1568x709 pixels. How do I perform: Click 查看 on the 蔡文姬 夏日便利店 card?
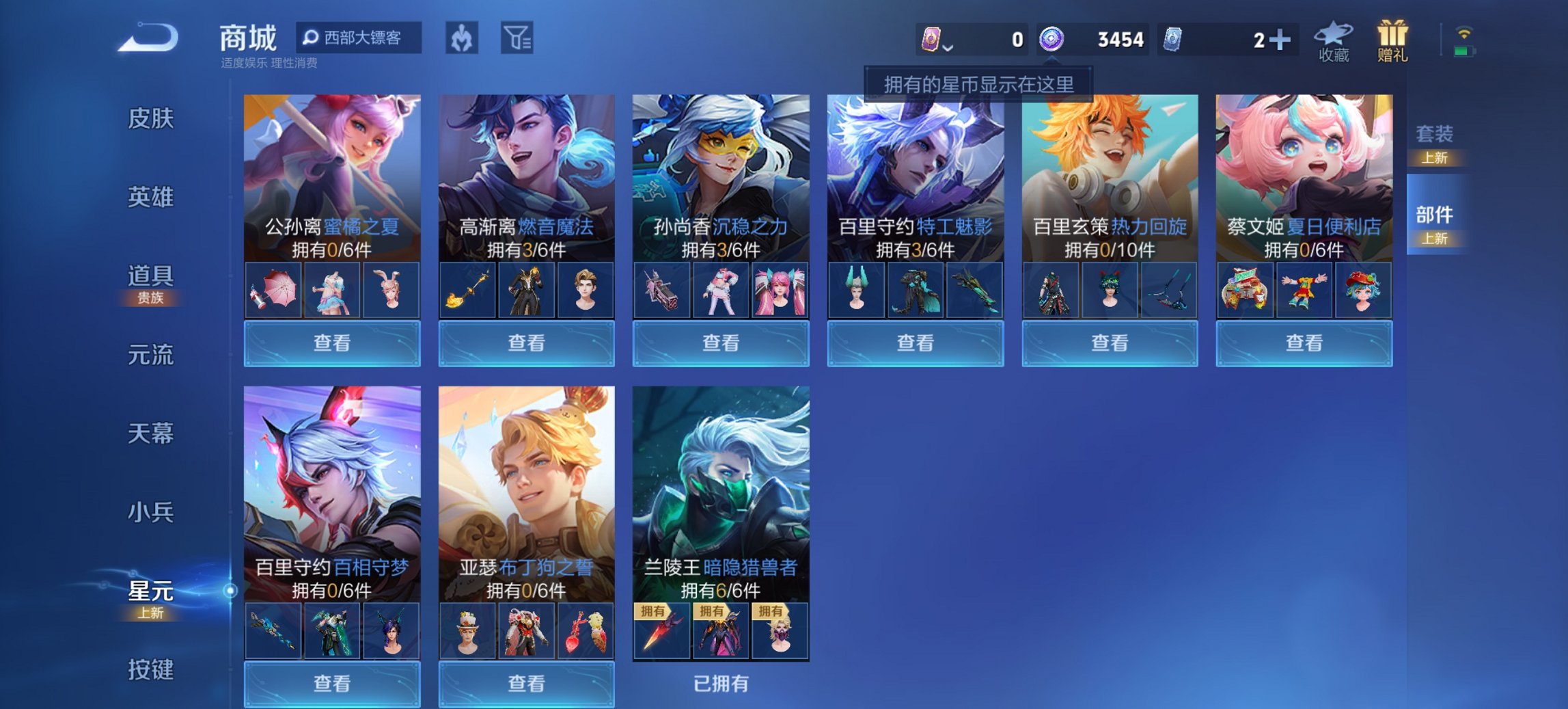(x=1304, y=345)
